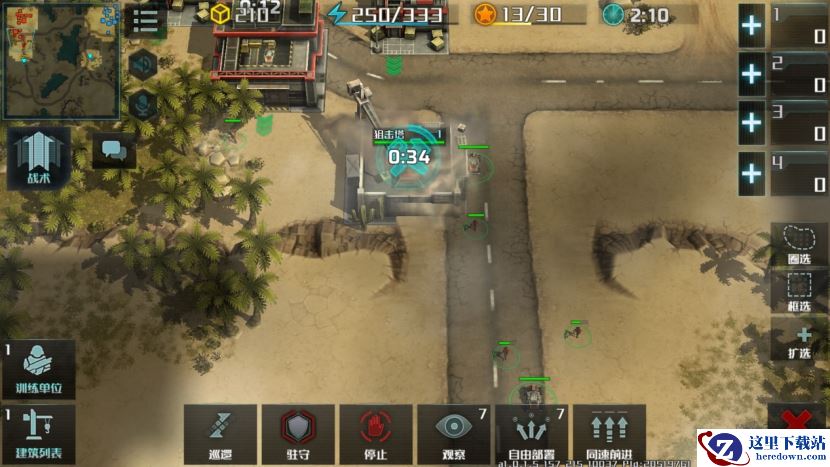The width and height of the screenshot is (830, 467).
Task: Enable 同速前进 same-speed advance
Action: pyautogui.click(x=609, y=434)
